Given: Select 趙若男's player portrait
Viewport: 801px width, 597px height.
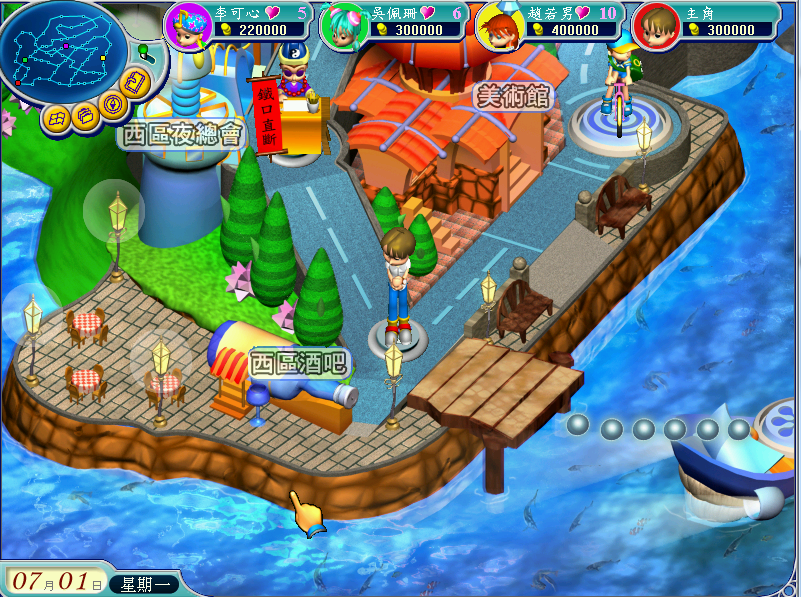Looking at the screenshot, I should point(496,24).
